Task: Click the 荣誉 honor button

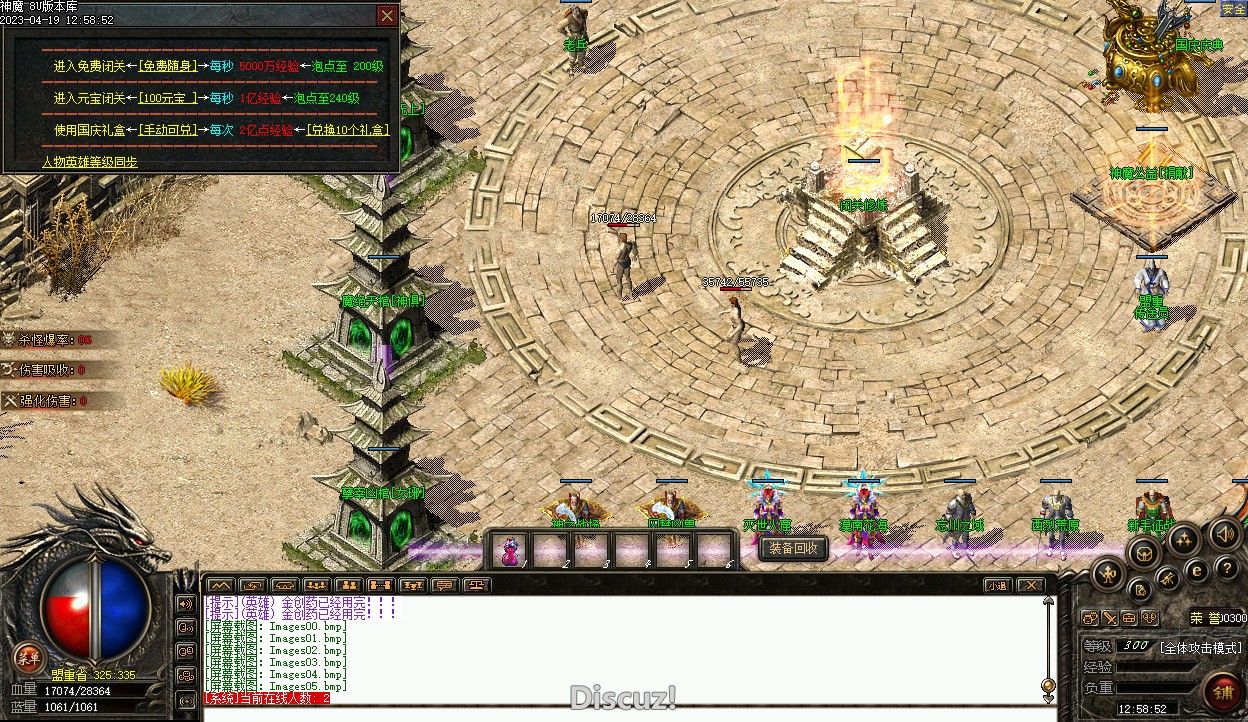Action: pos(1203,618)
